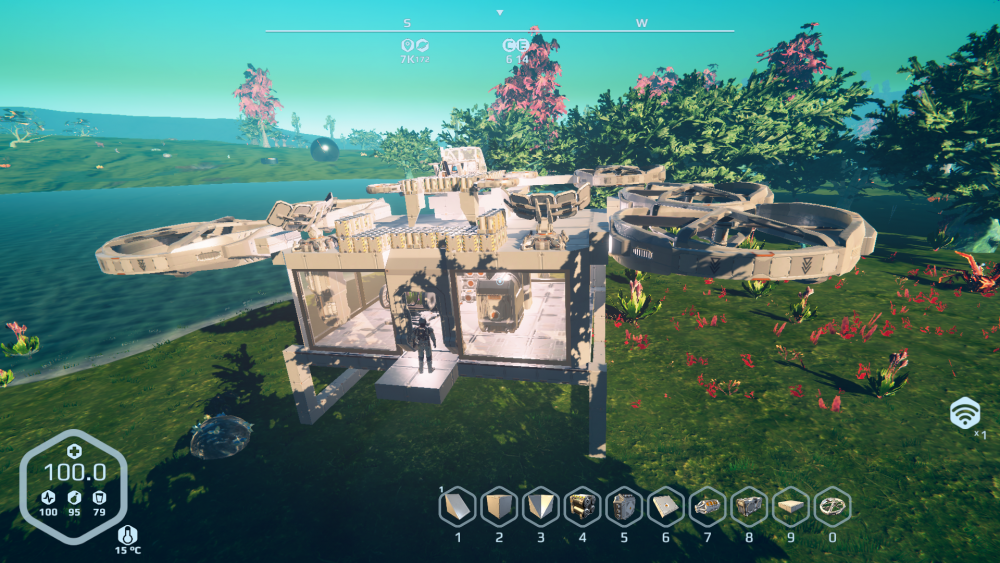Pick the corner wedge block in slot 3

[x=541, y=506]
